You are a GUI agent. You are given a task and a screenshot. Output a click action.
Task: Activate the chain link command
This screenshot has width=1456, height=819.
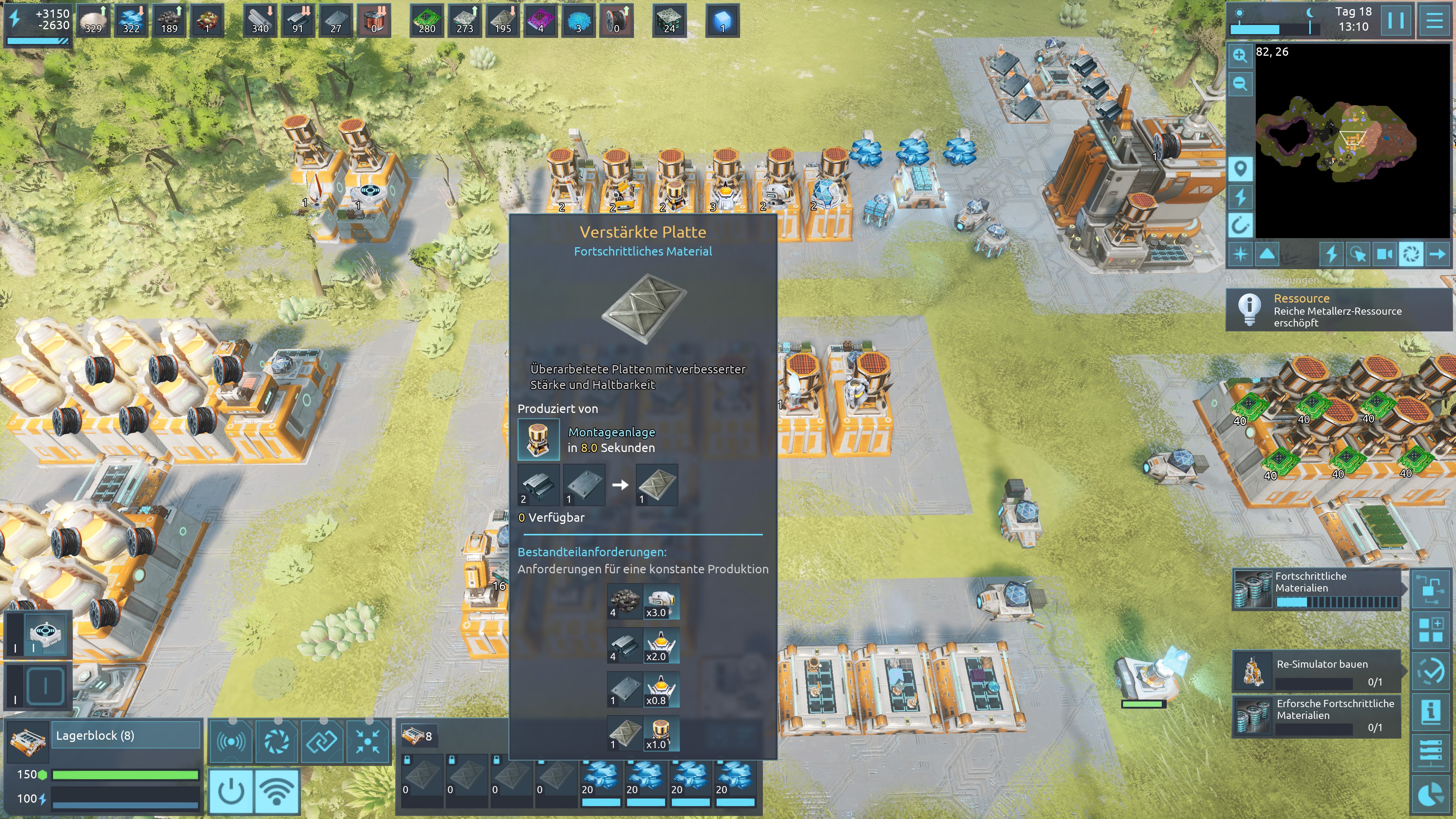click(x=322, y=741)
